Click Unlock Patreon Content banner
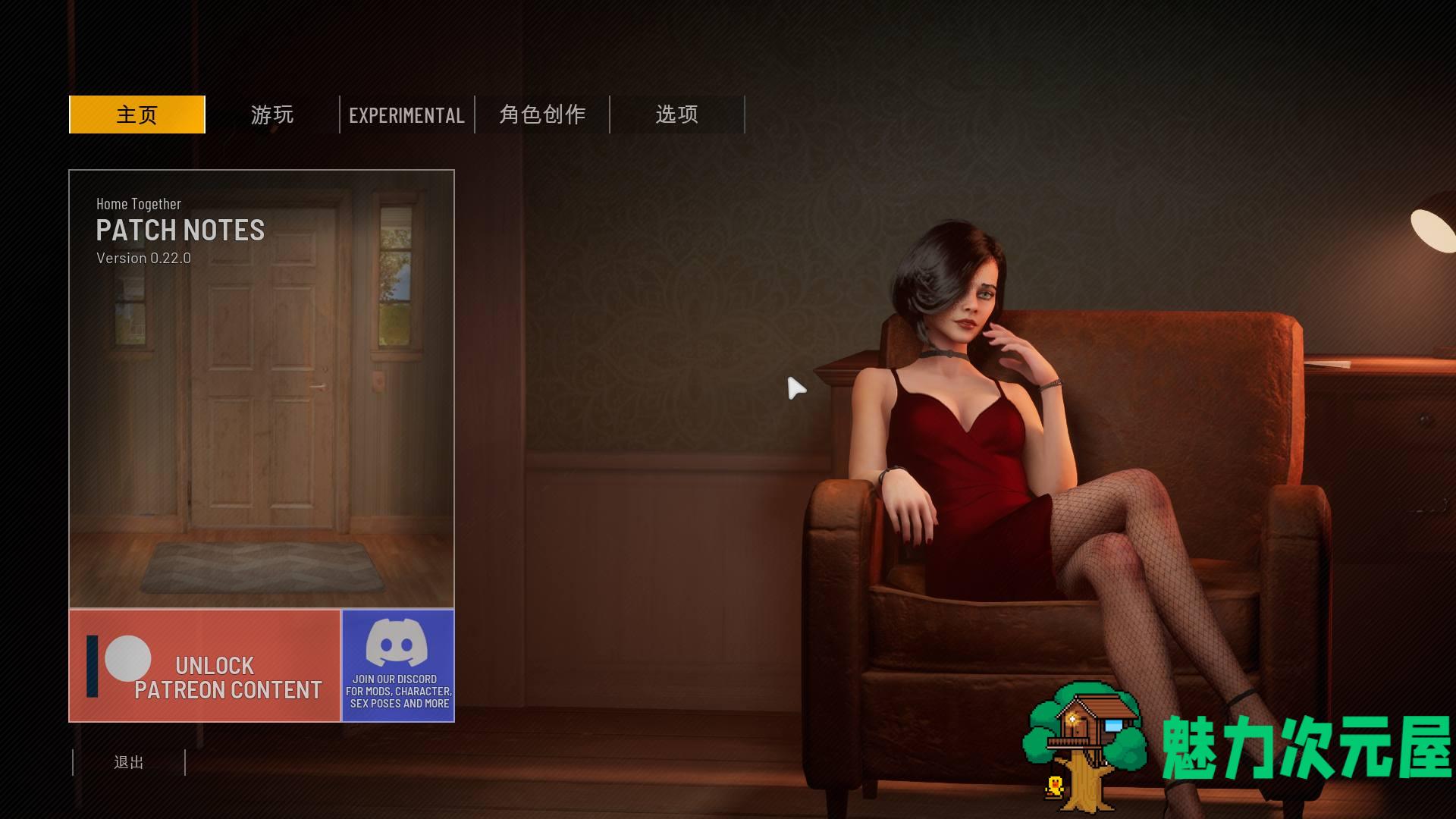This screenshot has width=1456, height=819. pyautogui.click(x=205, y=666)
